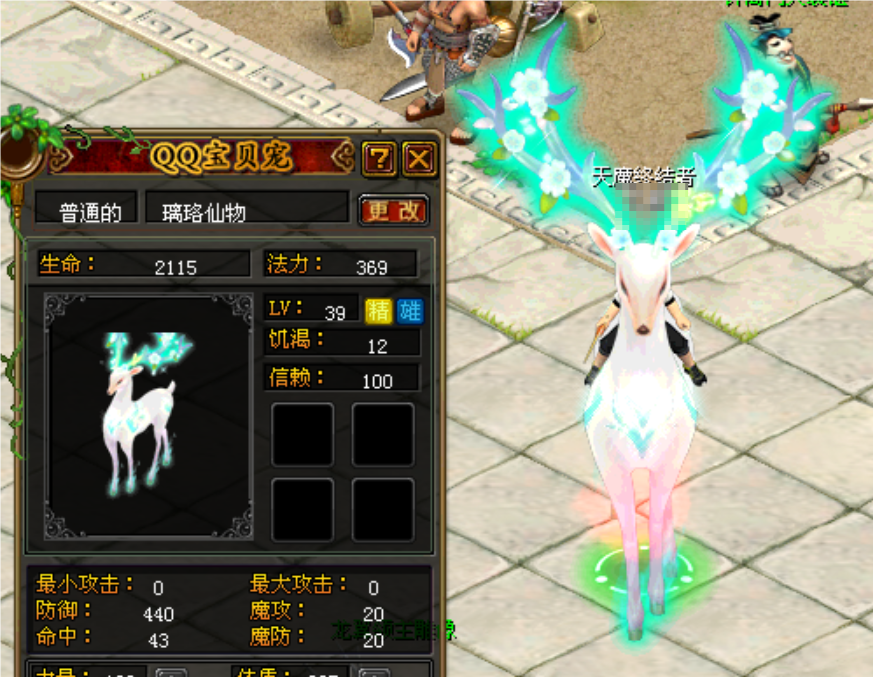Image resolution: width=873 pixels, height=677 pixels.
Task: Close the QQ宝贝宠 pet window
Action: 419,158
